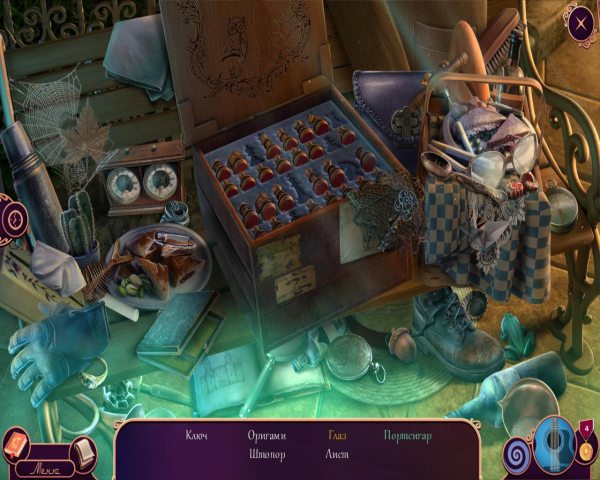
Task: Select the word Портсигар in the list
Action: click(x=407, y=435)
